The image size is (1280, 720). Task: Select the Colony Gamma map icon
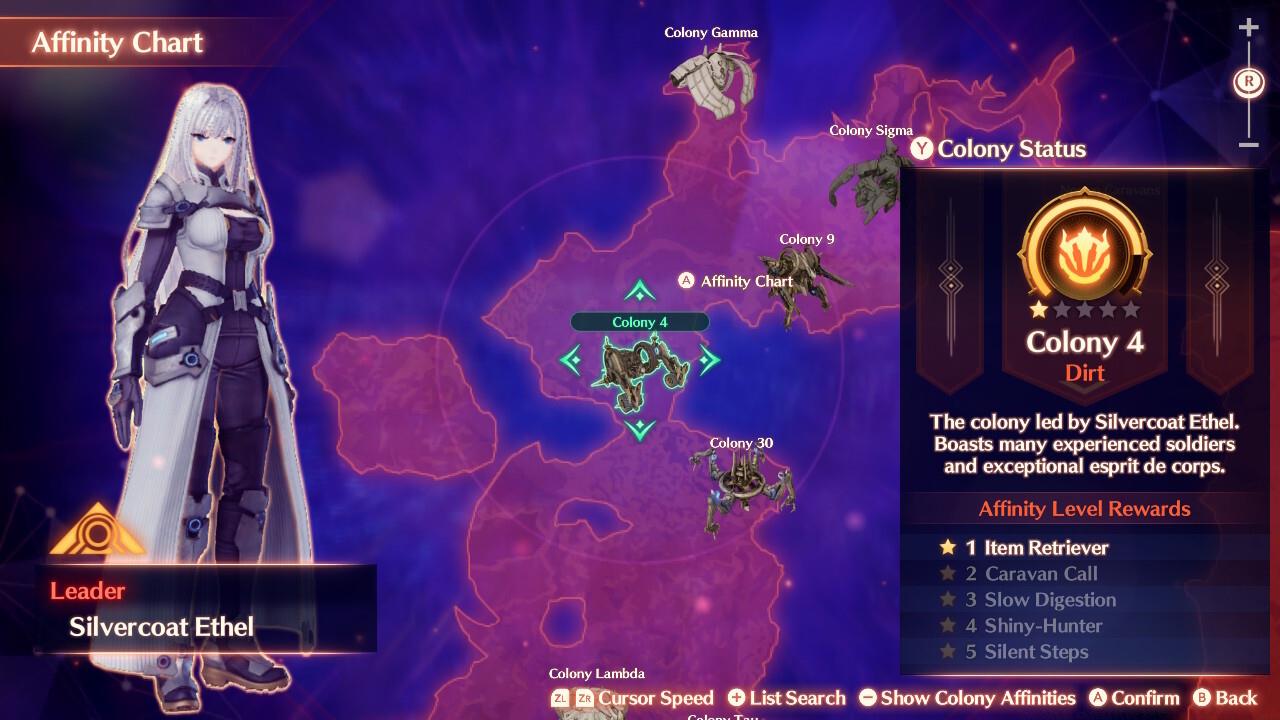coord(710,80)
